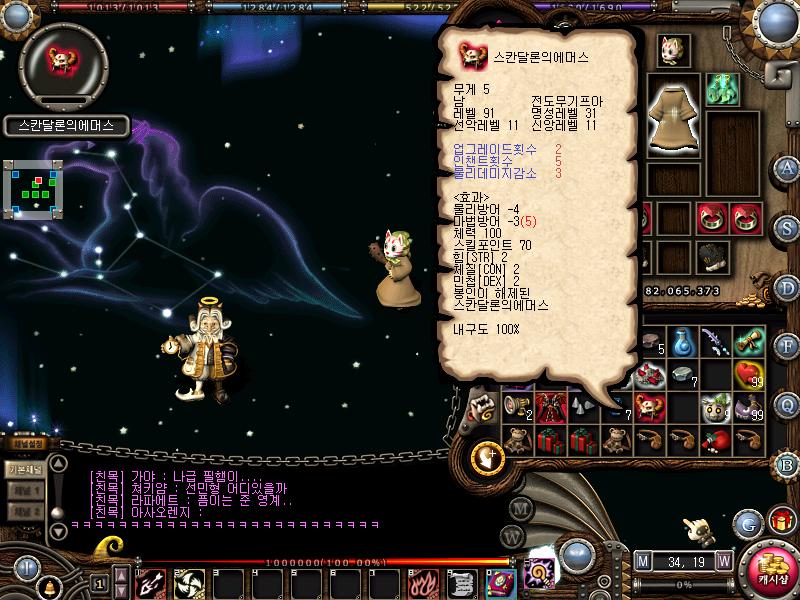
Task: Select the red heart item stacked 99
Action: point(747,375)
